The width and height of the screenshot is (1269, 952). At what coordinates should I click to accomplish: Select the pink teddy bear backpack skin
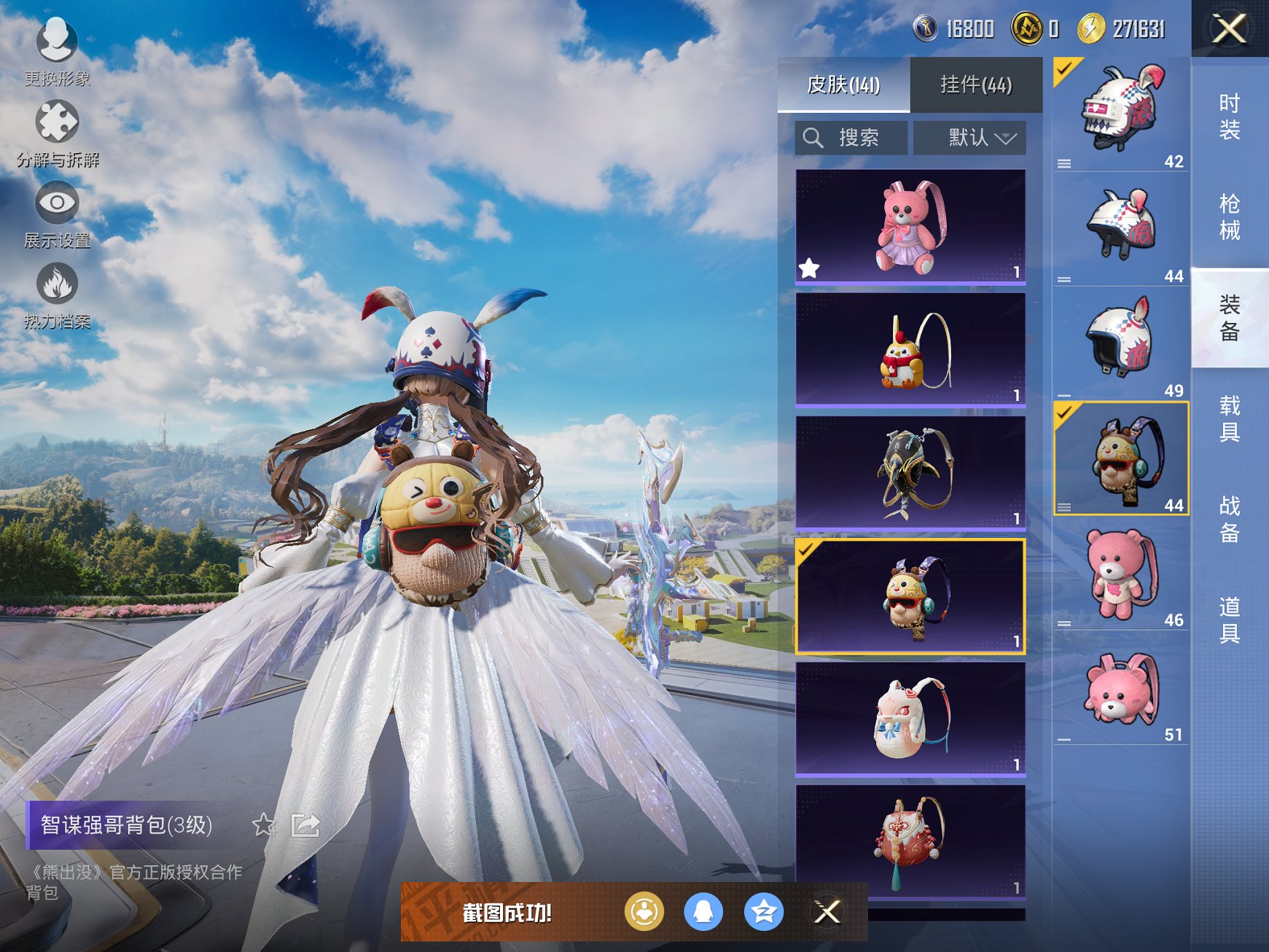(910, 227)
